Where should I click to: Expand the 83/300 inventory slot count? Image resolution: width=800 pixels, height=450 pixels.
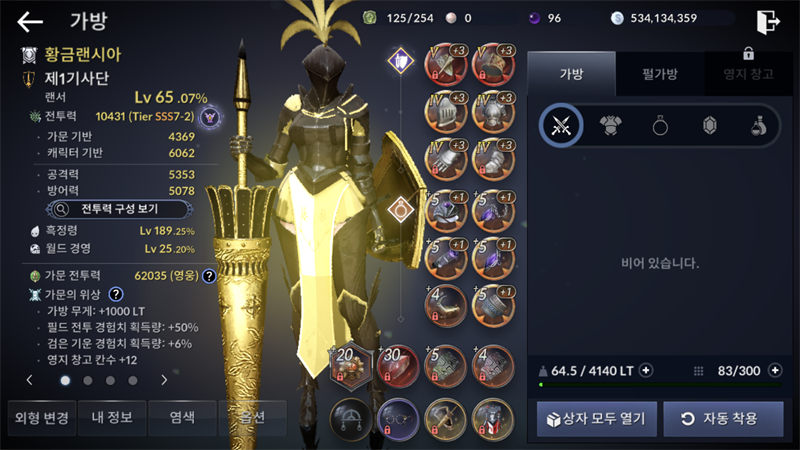[x=775, y=371]
